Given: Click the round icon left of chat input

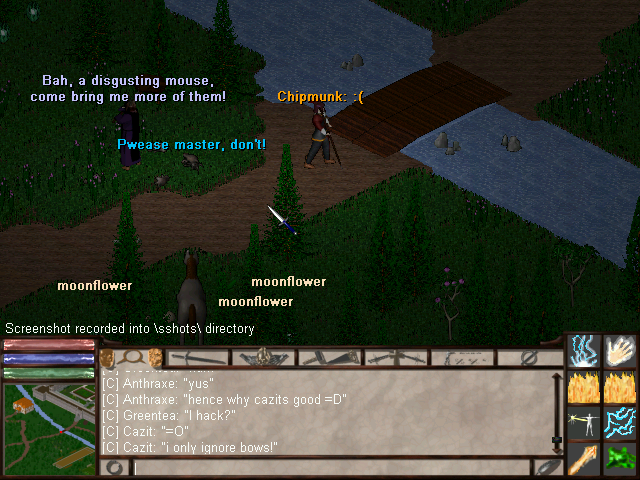Looking at the screenshot, I should (x=115, y=467).
